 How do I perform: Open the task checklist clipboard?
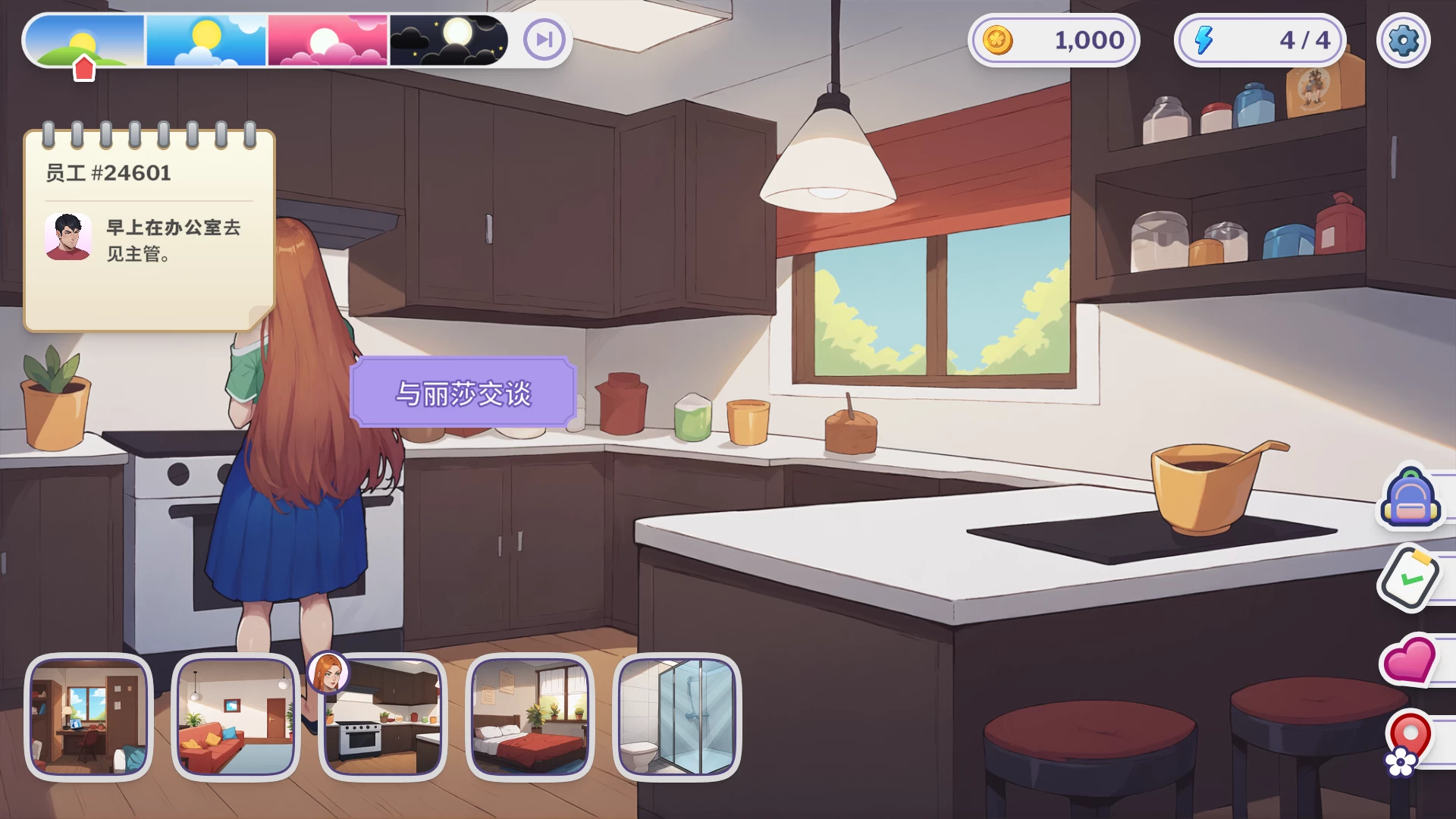point(1410,578)
